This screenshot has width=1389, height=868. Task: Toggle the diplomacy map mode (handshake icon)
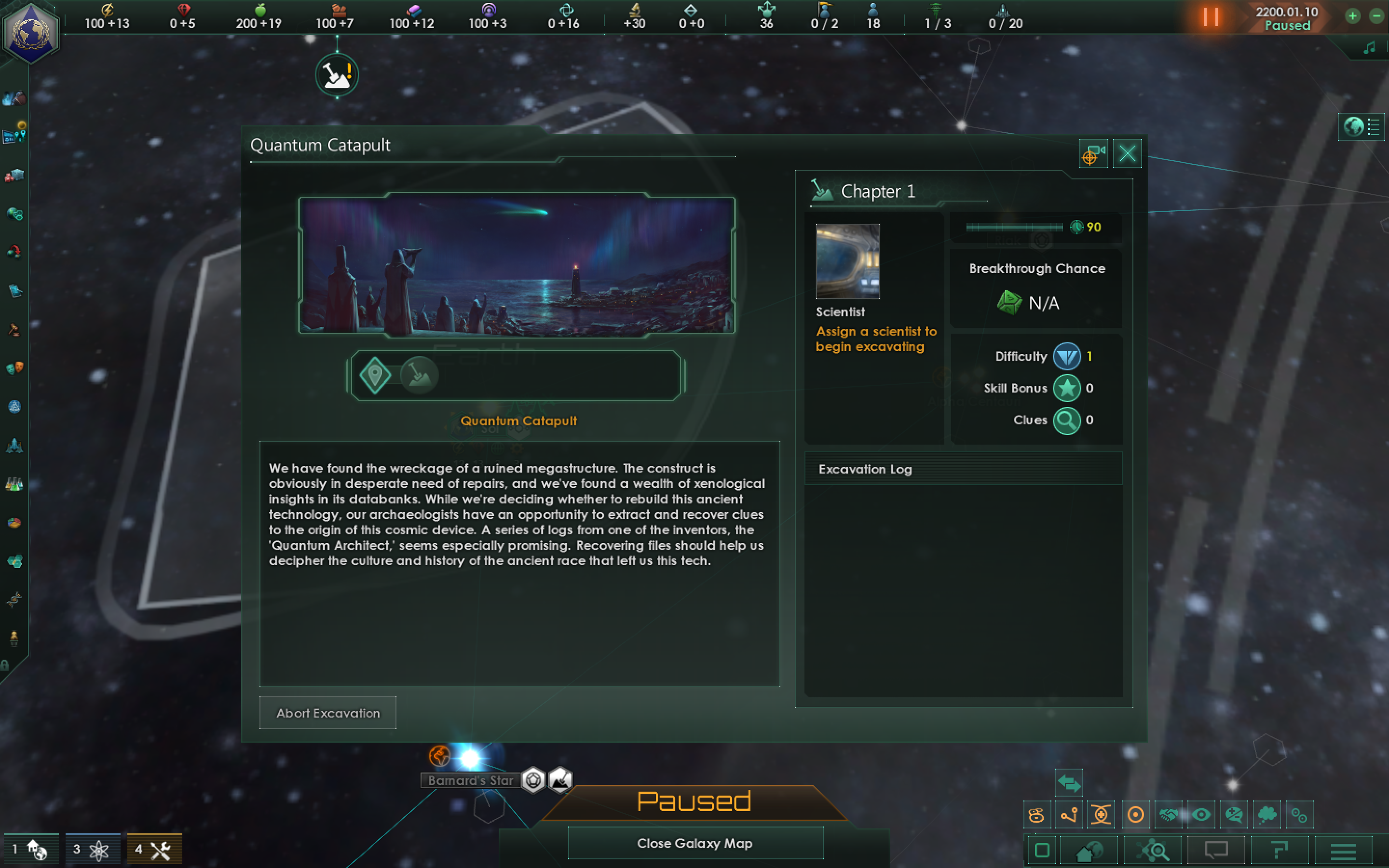tap(1170, 815)
